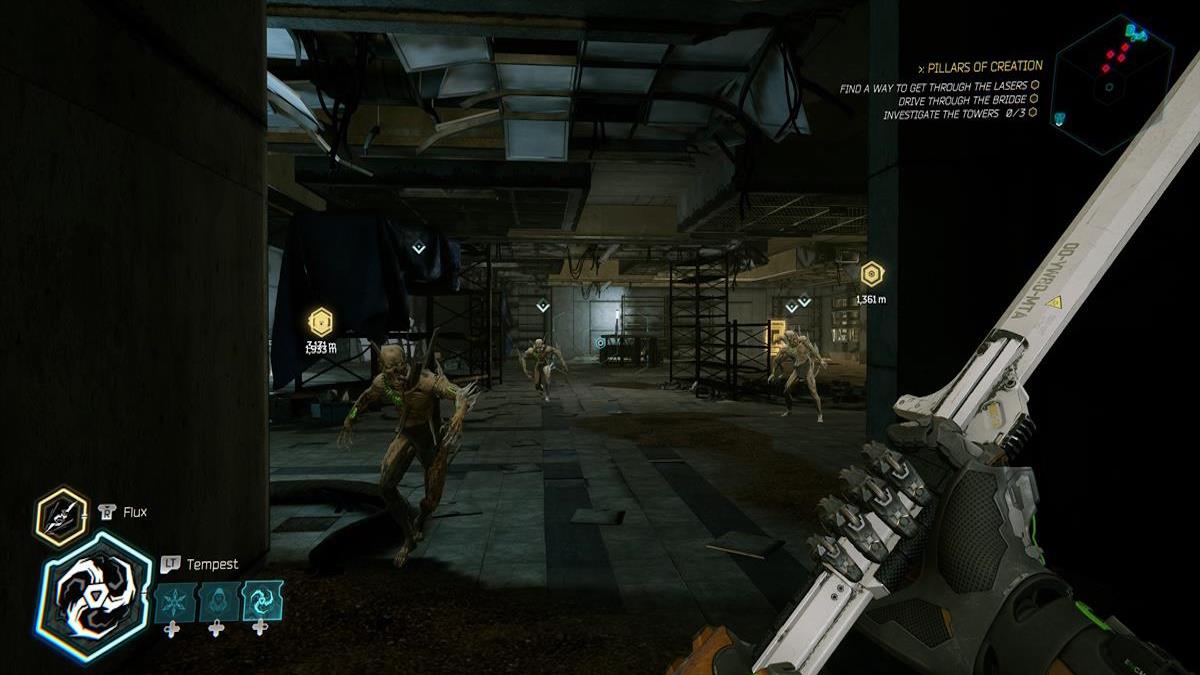Choose the snowflake ability slot
Screen dimensions: 1200x675
[x=173, y=602]
